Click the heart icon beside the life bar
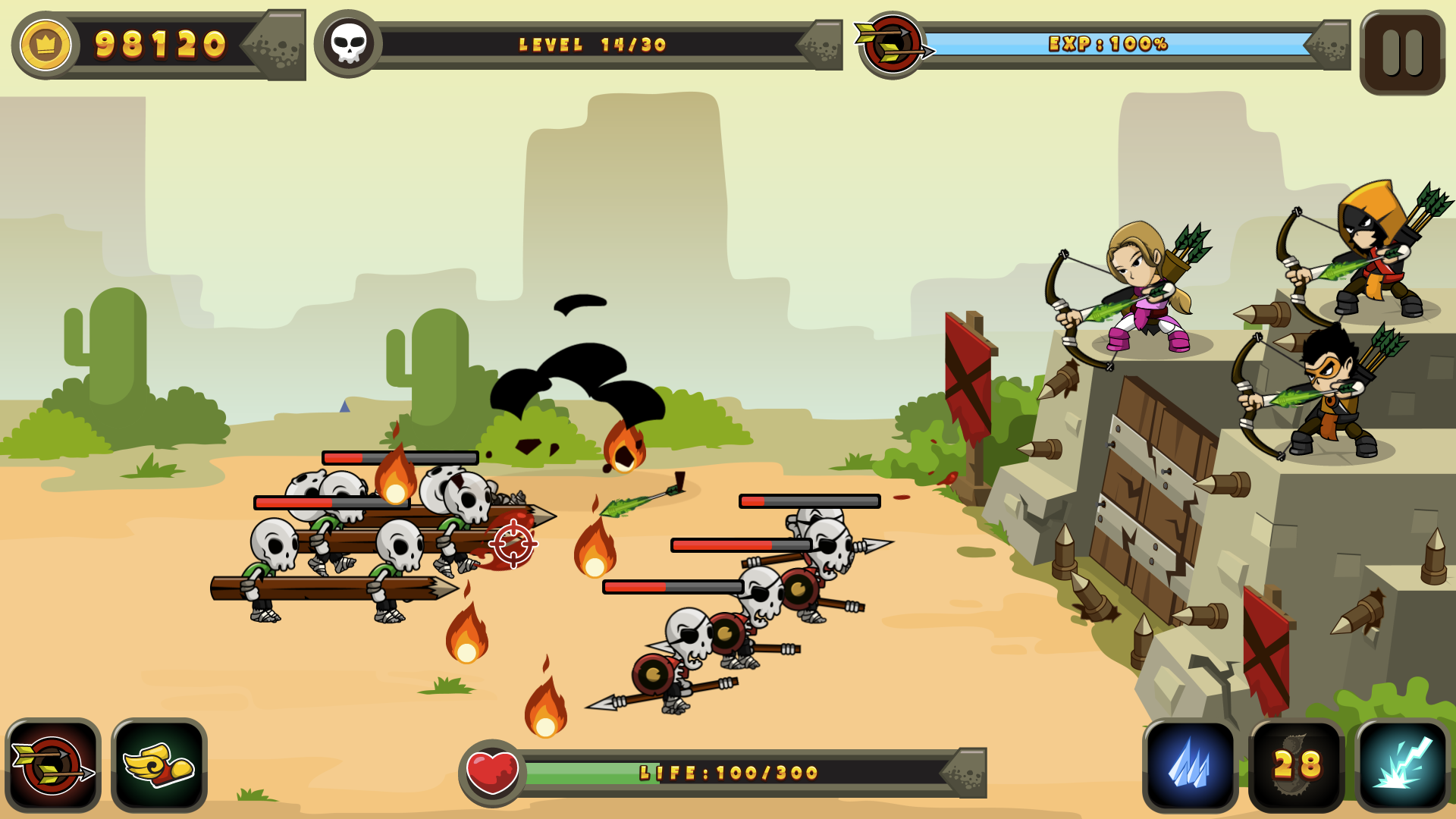This screenshot has width=1456, height=819. click(491, 769)
